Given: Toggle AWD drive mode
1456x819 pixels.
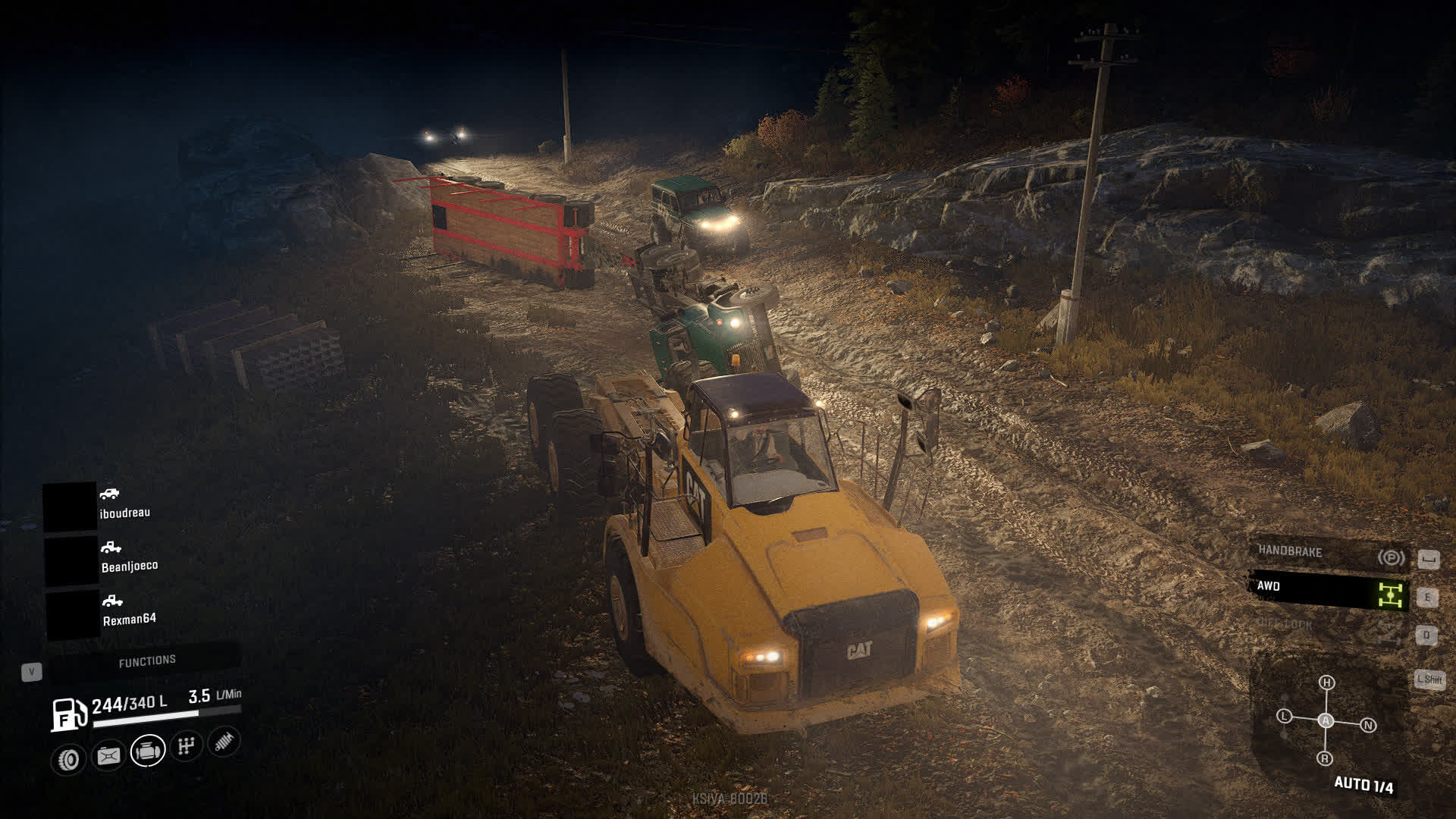Looking at the screenshot, I should 1329,591.
